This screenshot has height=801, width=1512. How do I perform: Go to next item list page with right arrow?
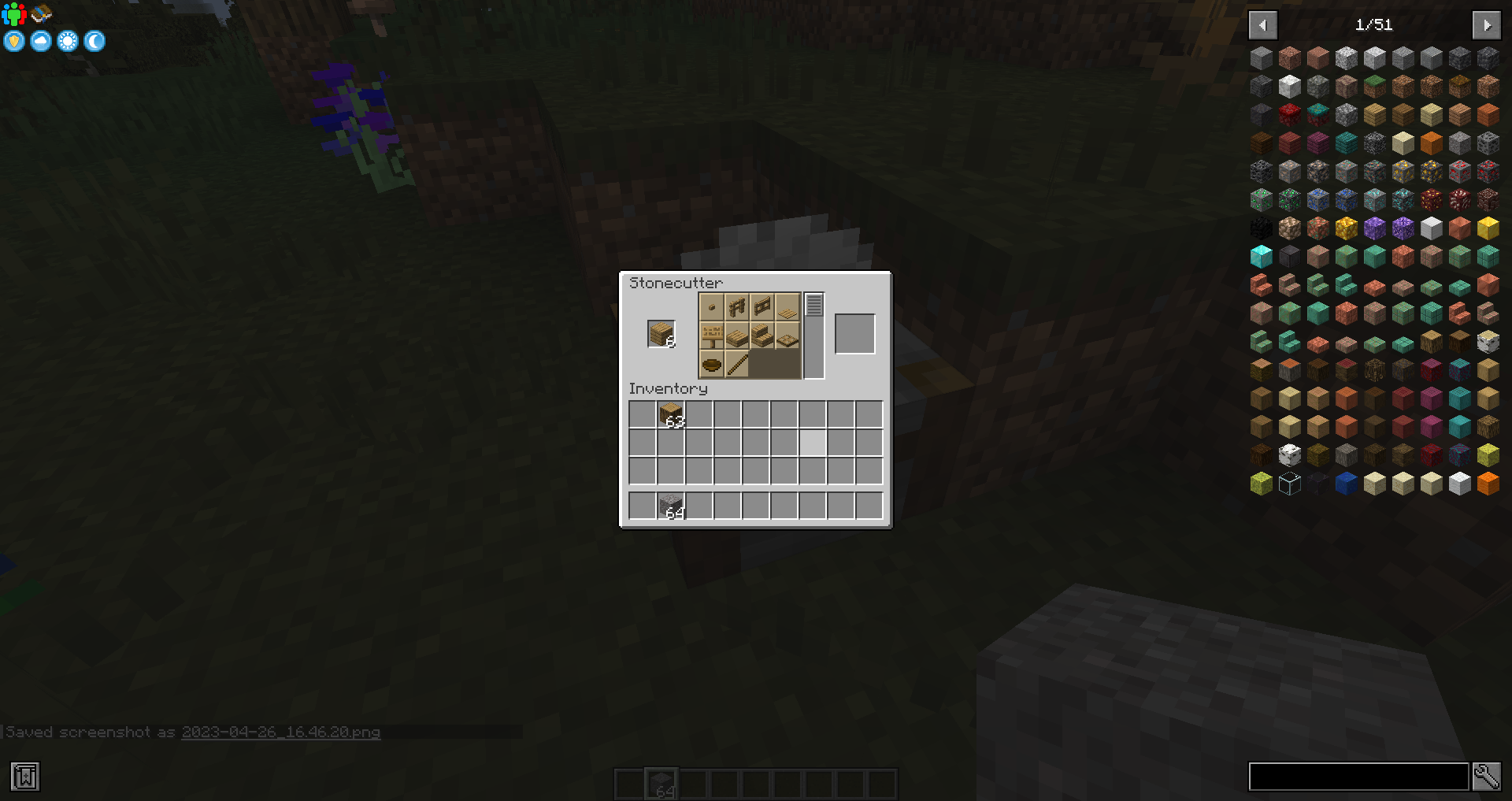click(x=1487, y=24)
